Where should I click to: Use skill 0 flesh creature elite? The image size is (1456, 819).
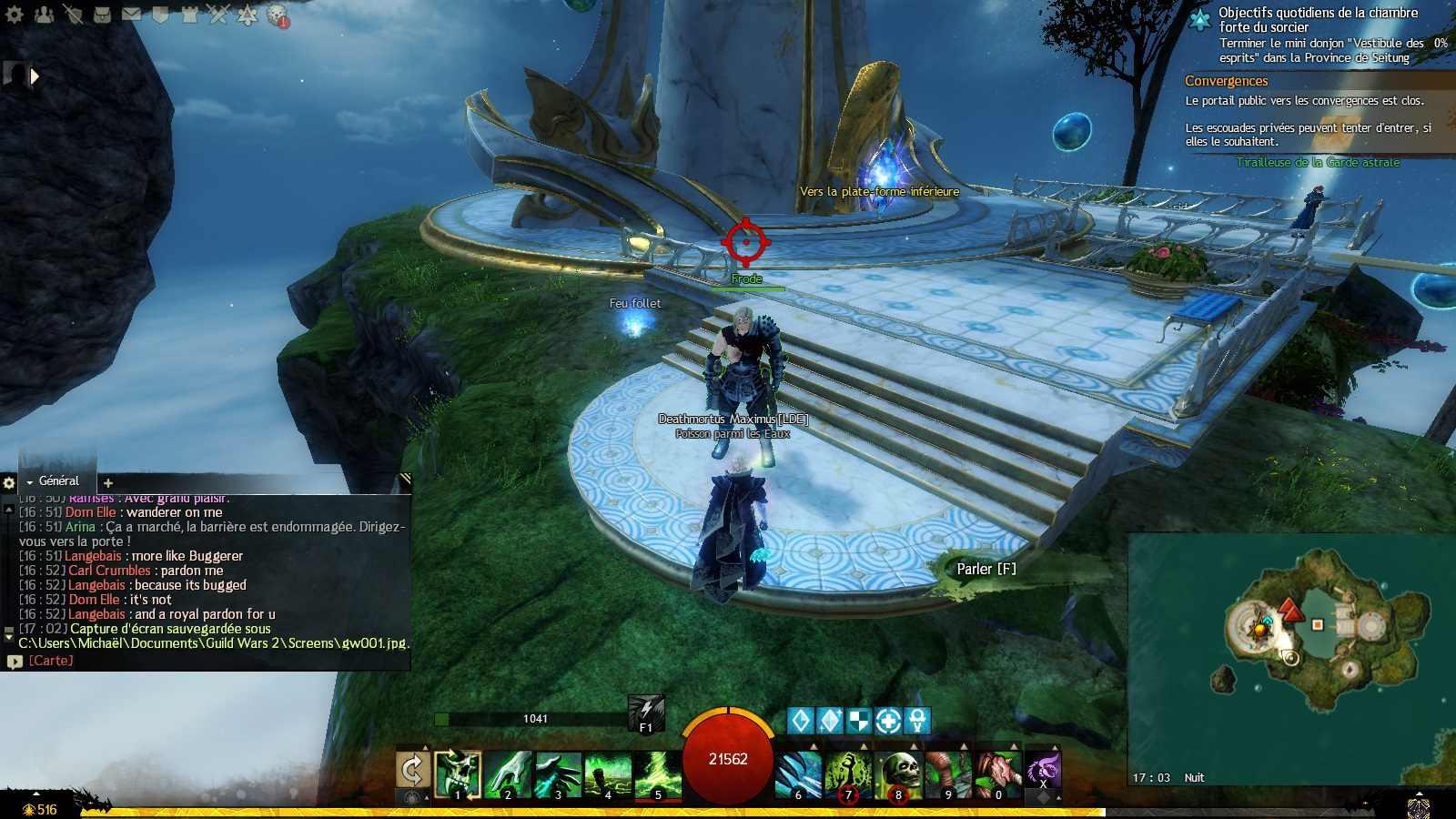coord(998,773)
